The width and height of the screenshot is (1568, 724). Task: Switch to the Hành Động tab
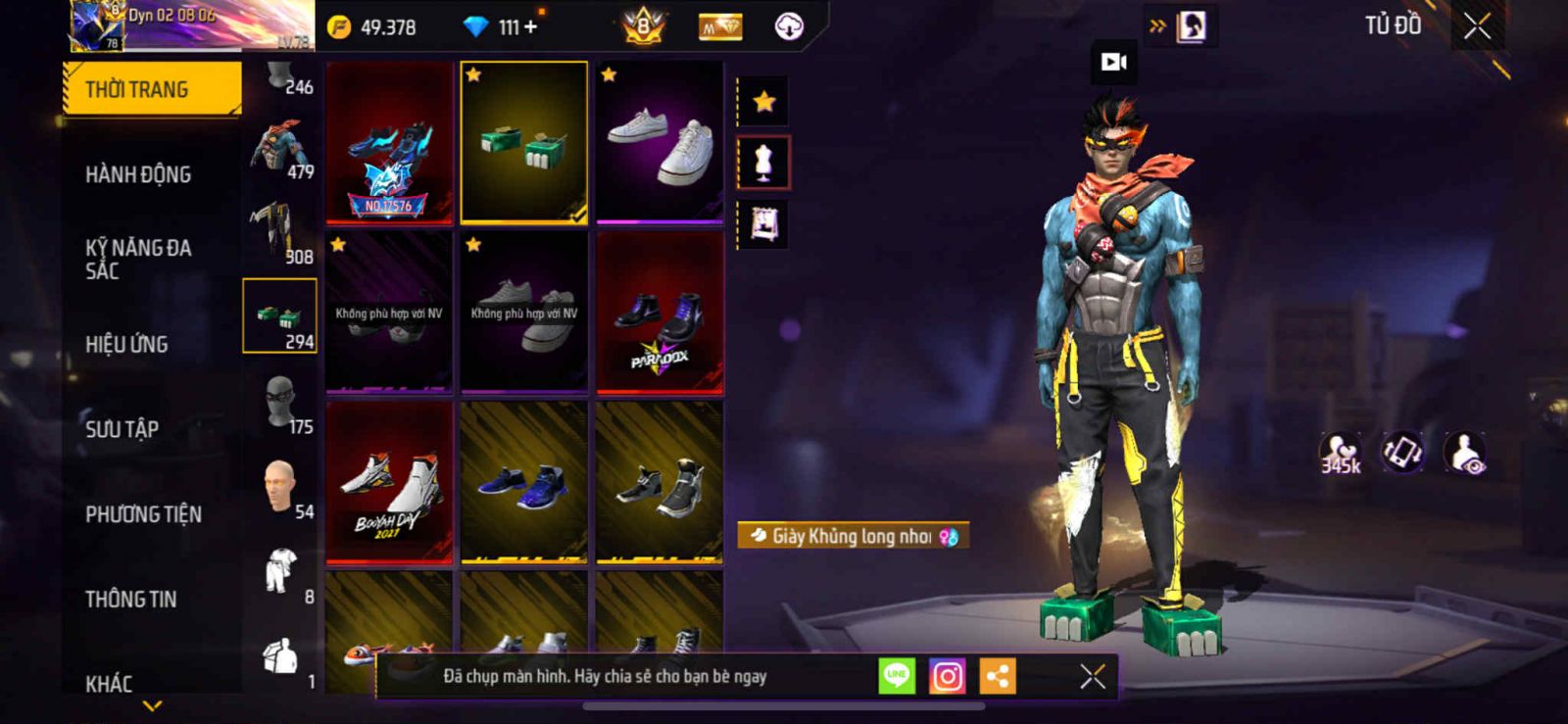138,174
